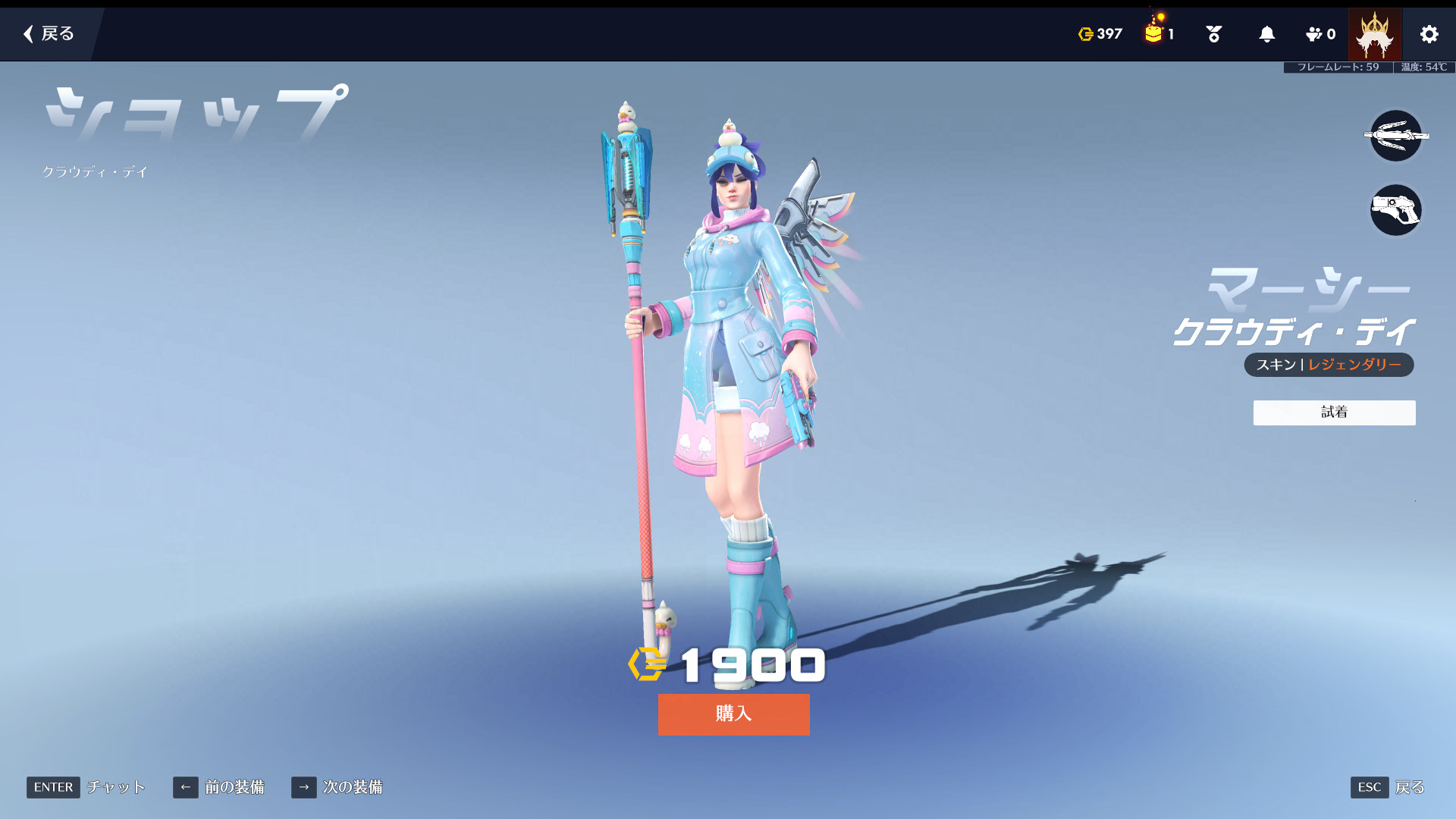Open the medal challenges icon
1456x819 pixels.
coord(1213,34)
